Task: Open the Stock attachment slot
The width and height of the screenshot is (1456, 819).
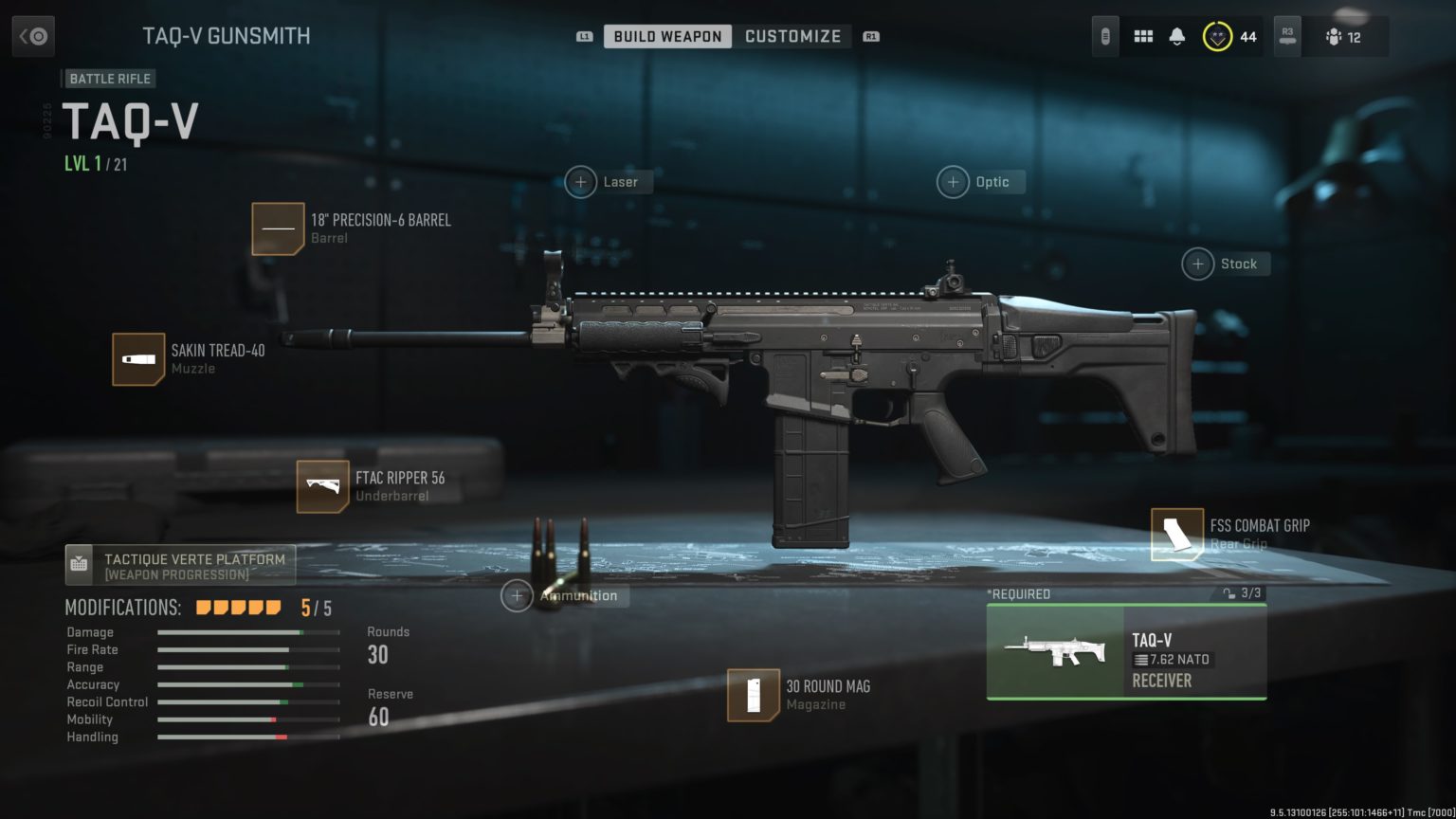Action: point(1225,263)
